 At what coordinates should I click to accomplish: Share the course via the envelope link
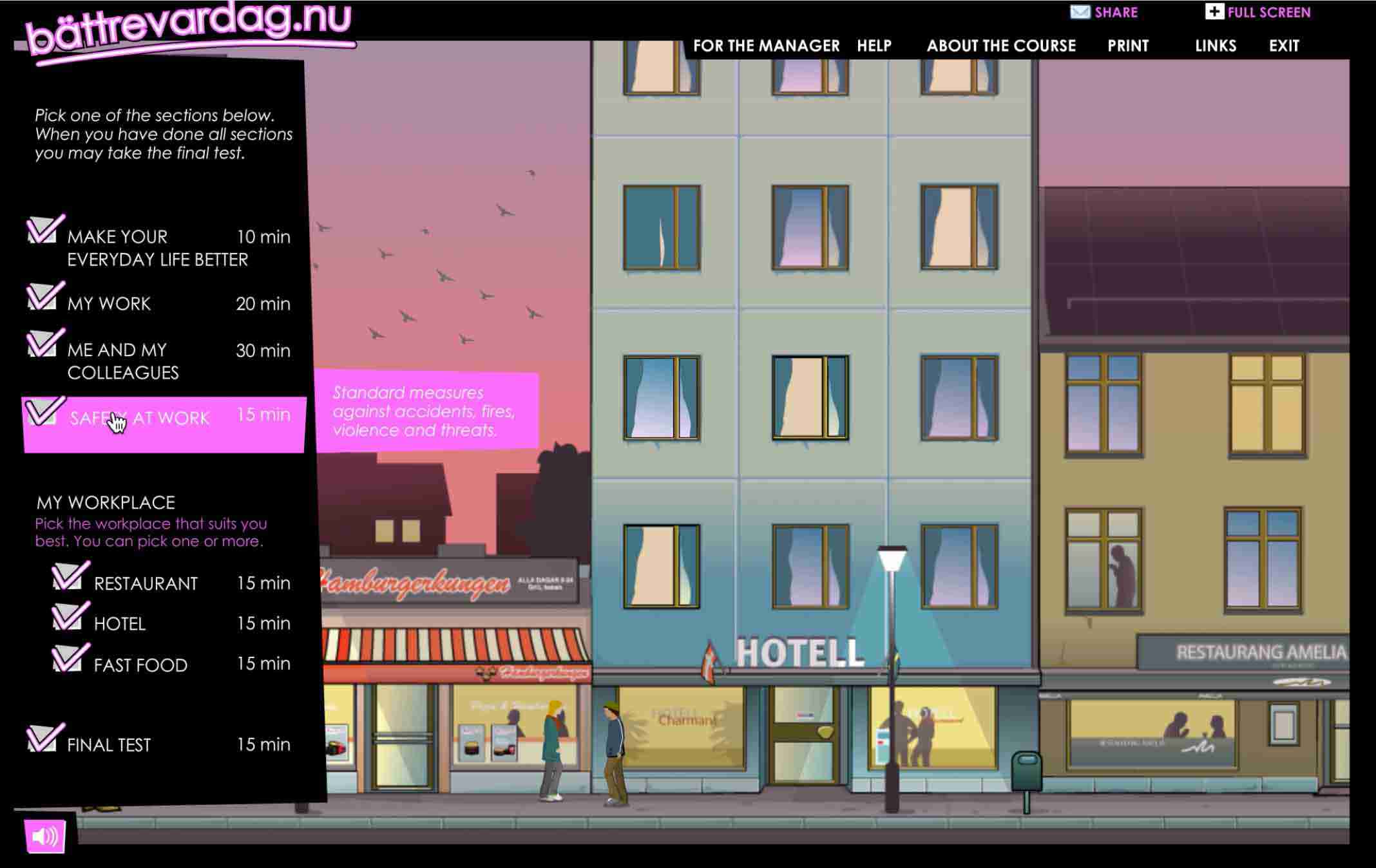click(x=1104, y=12)
